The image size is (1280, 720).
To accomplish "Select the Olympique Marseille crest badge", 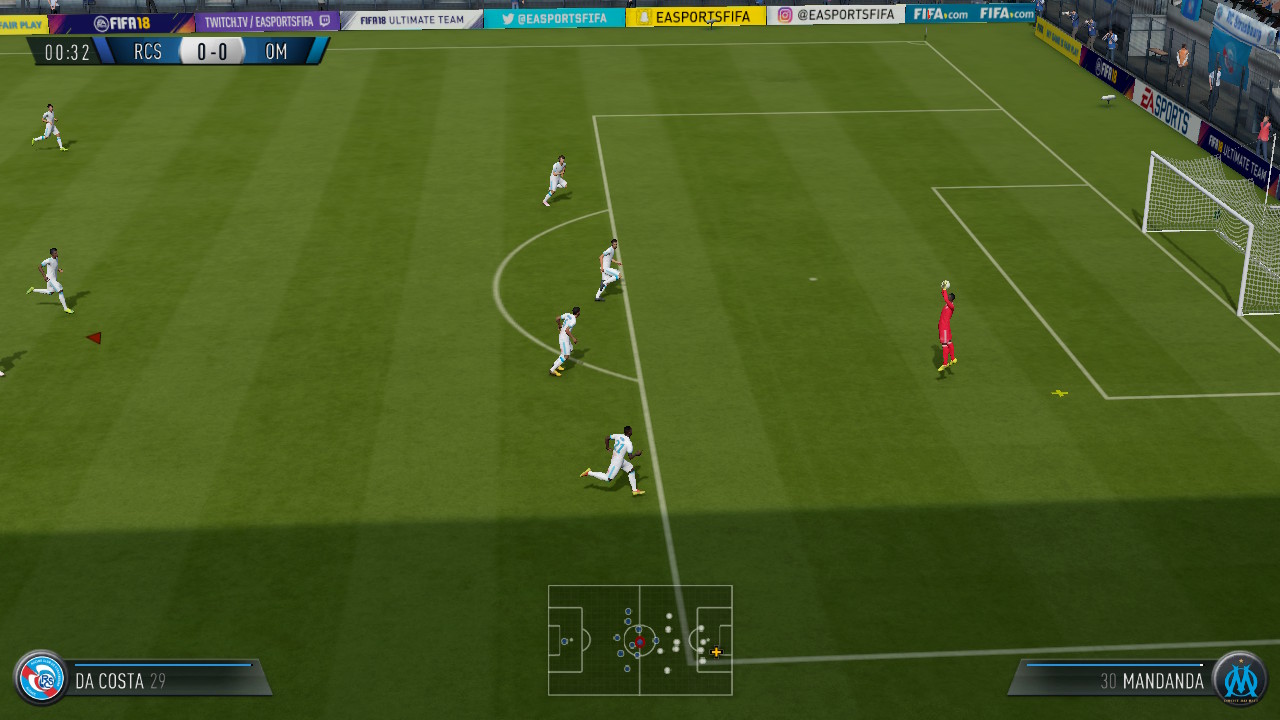I will (1243, 681).
